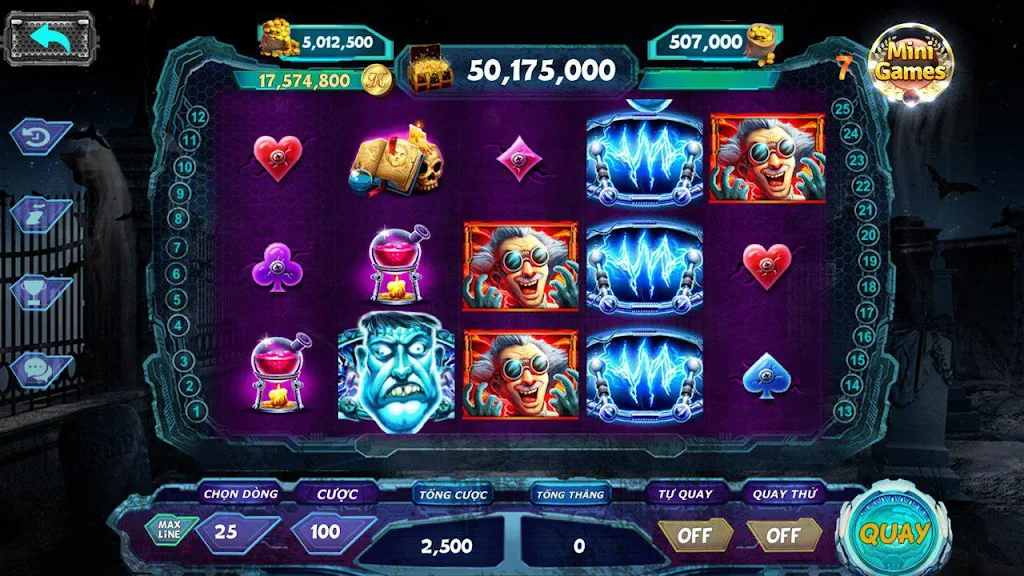Image resolution: width=1024 pixels, height=576 pixels.
Task: Select payline number 13
Action: pyautogui.click(x=844, y=410)
